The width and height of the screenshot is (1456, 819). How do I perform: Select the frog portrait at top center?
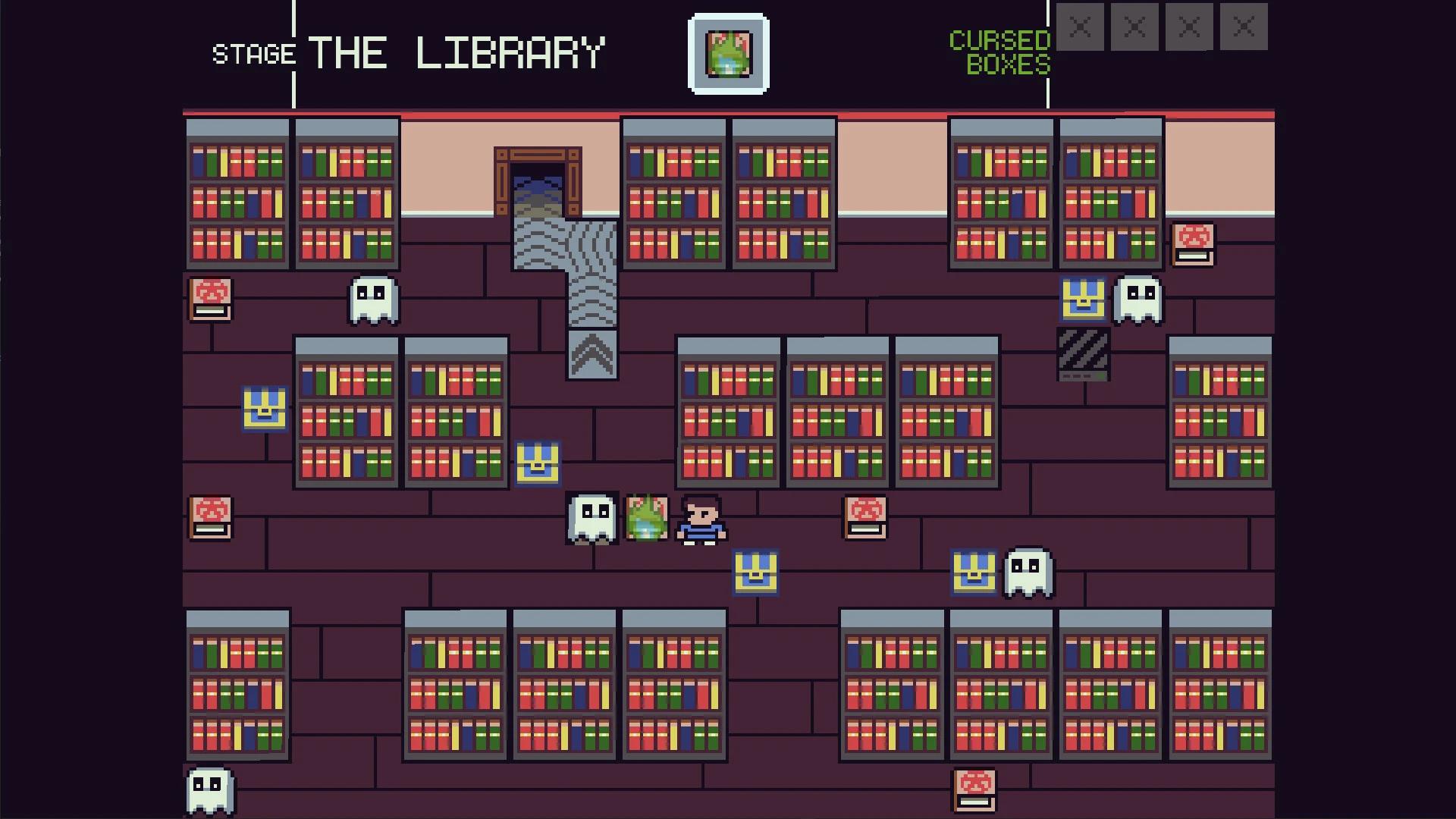coord(728,53)
